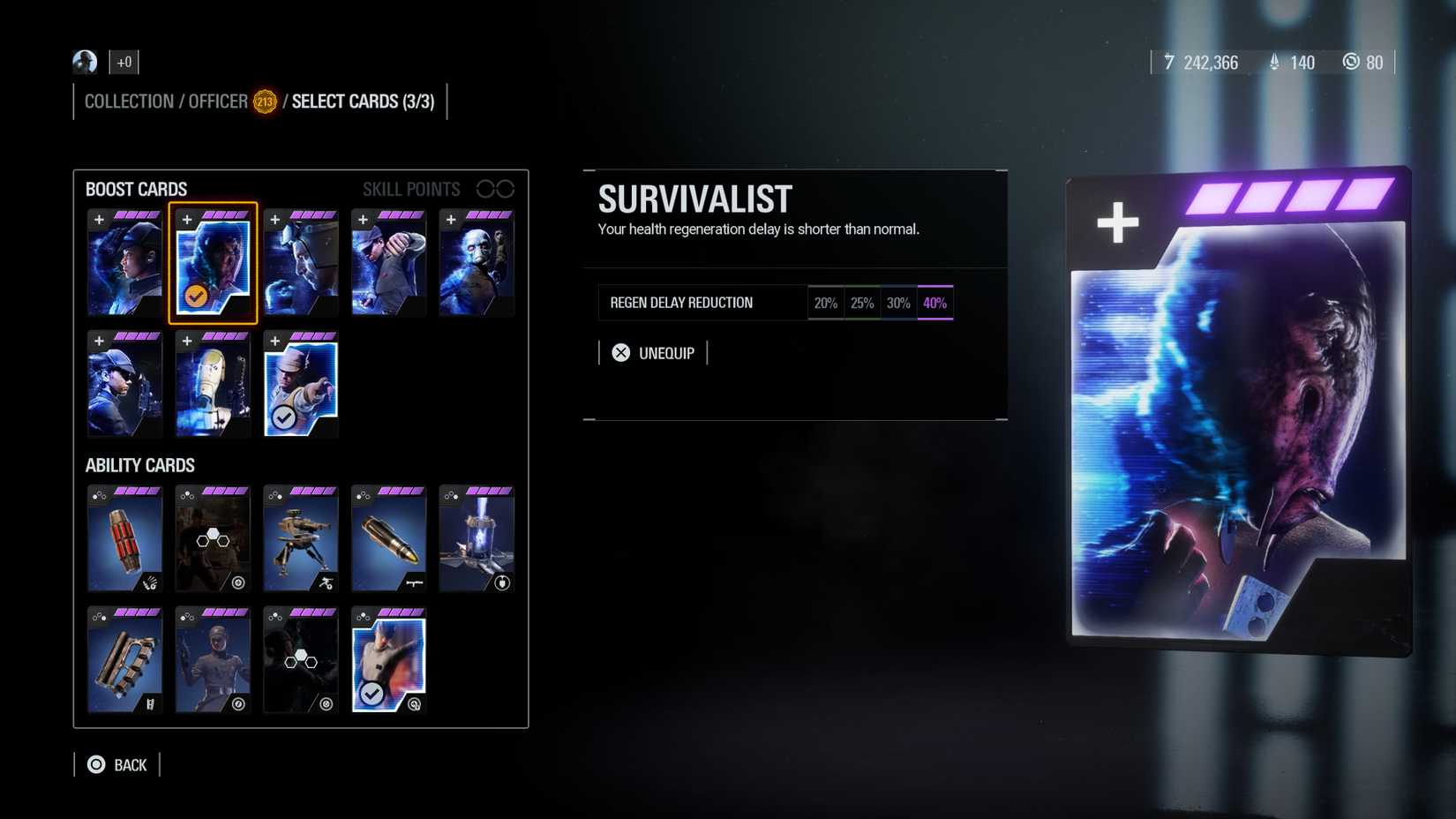Open COLLECTION in the breadcrumb navigation

pos(129,101)
